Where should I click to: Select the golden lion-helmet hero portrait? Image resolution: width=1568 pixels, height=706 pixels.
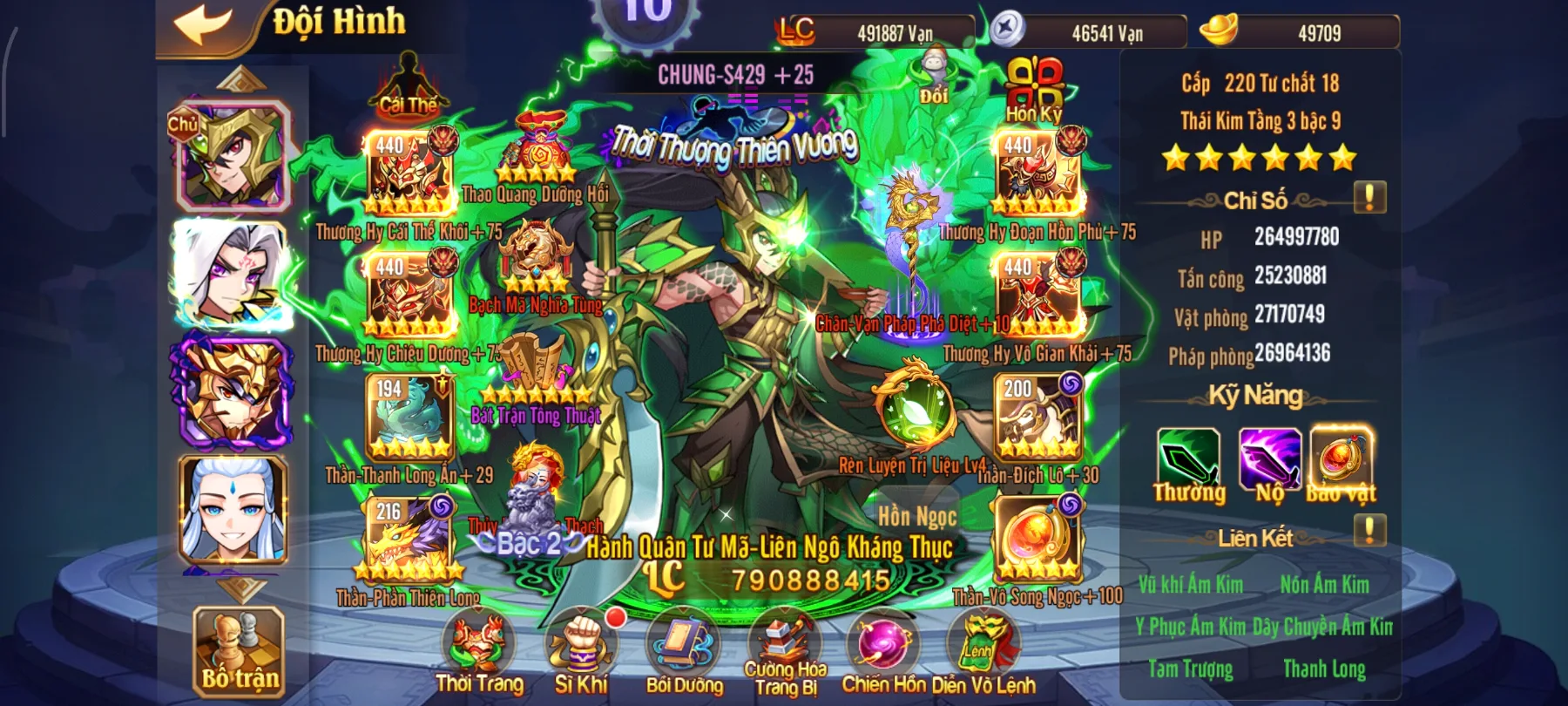[233, 392]
